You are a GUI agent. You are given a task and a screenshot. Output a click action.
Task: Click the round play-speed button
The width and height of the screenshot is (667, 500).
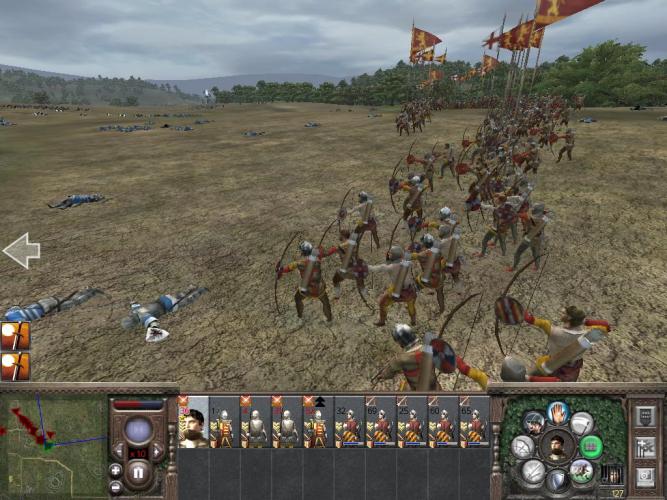(138, 431)
